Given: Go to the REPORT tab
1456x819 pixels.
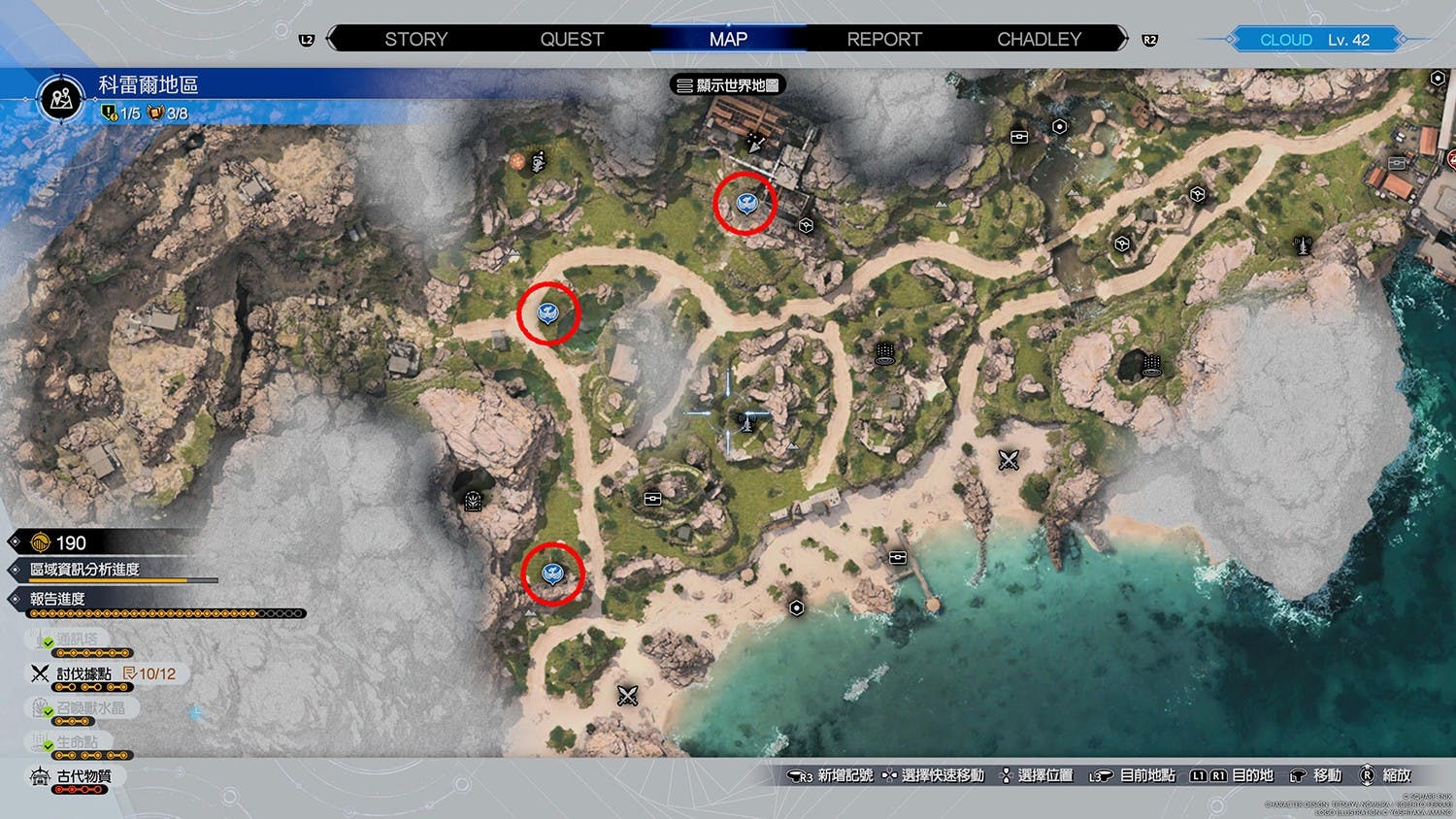Looking at the screenshot, I should pos(883,39).
